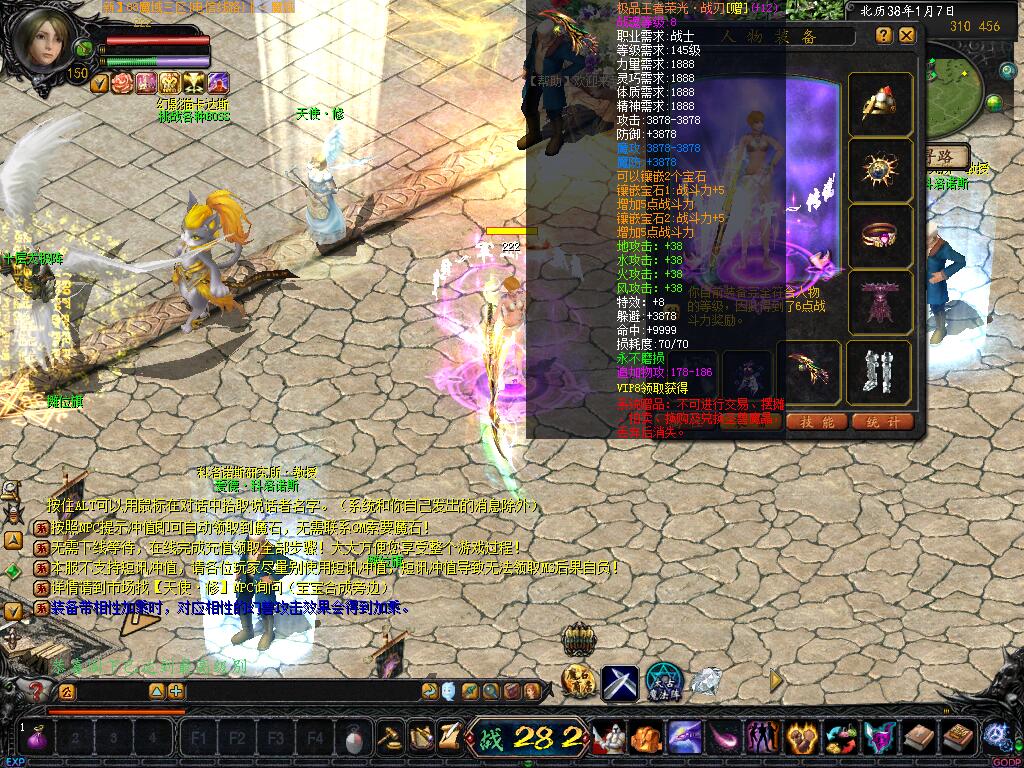The width and height of the screenshot is (1024, 768).
Task: Select the helmet equipment slot
Action: pyautogui.click(x=880, y=104)
